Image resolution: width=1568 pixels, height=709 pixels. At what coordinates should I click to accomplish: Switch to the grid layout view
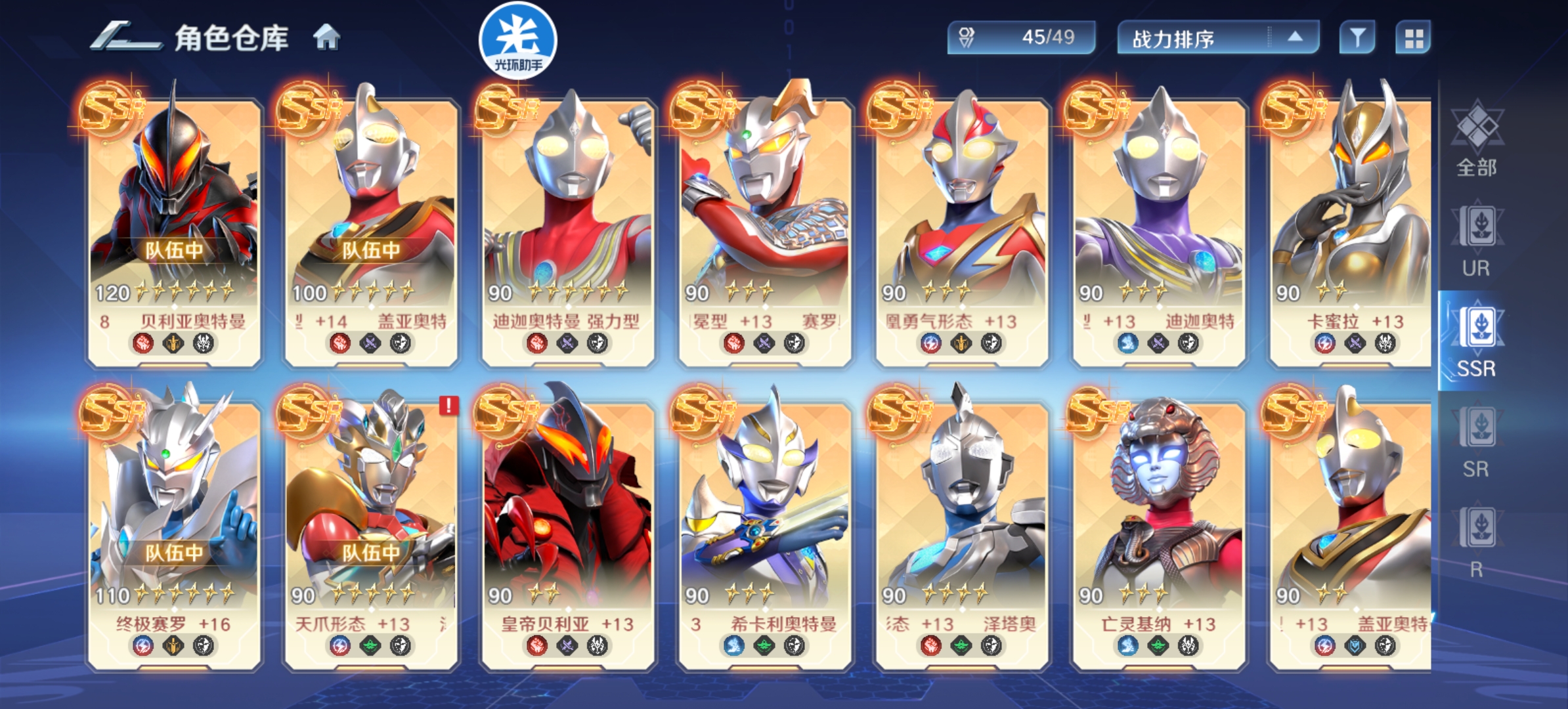click(1413, 38)
